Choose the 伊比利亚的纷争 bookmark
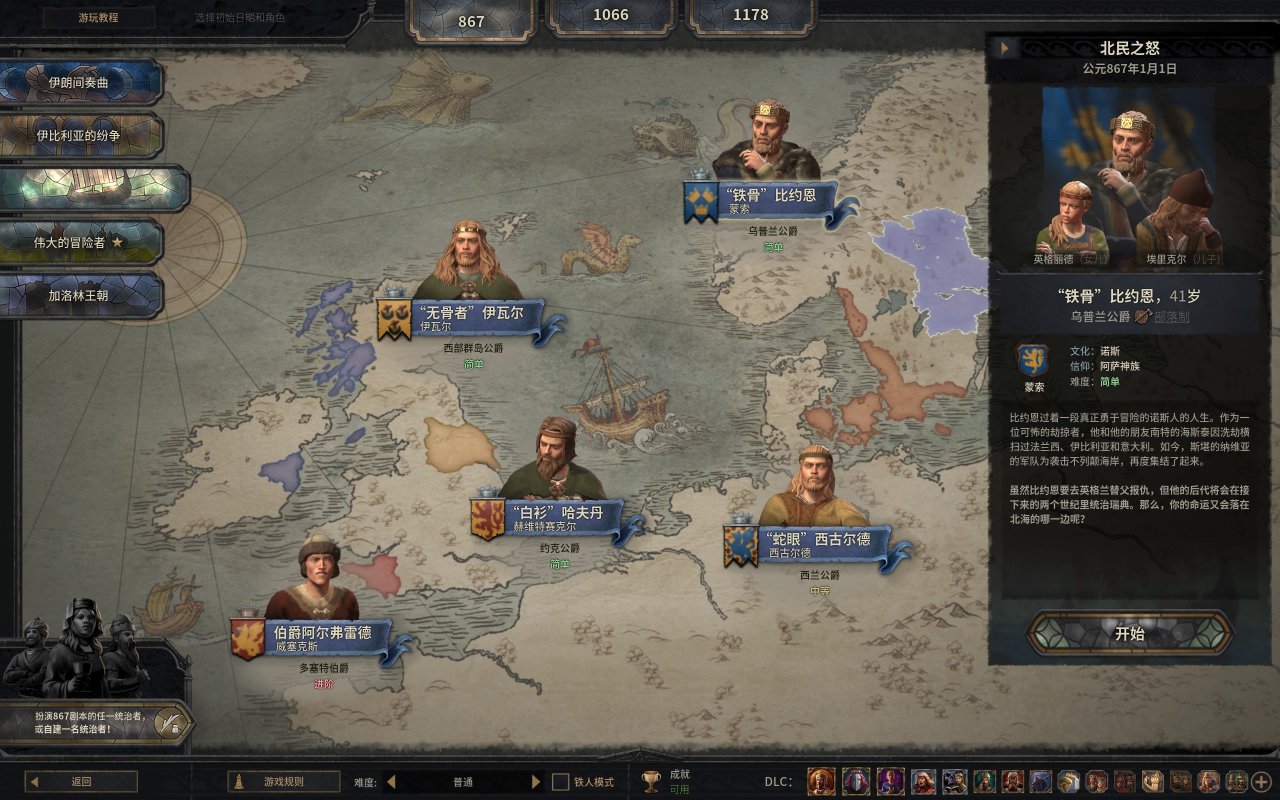 tap(80, 135)
